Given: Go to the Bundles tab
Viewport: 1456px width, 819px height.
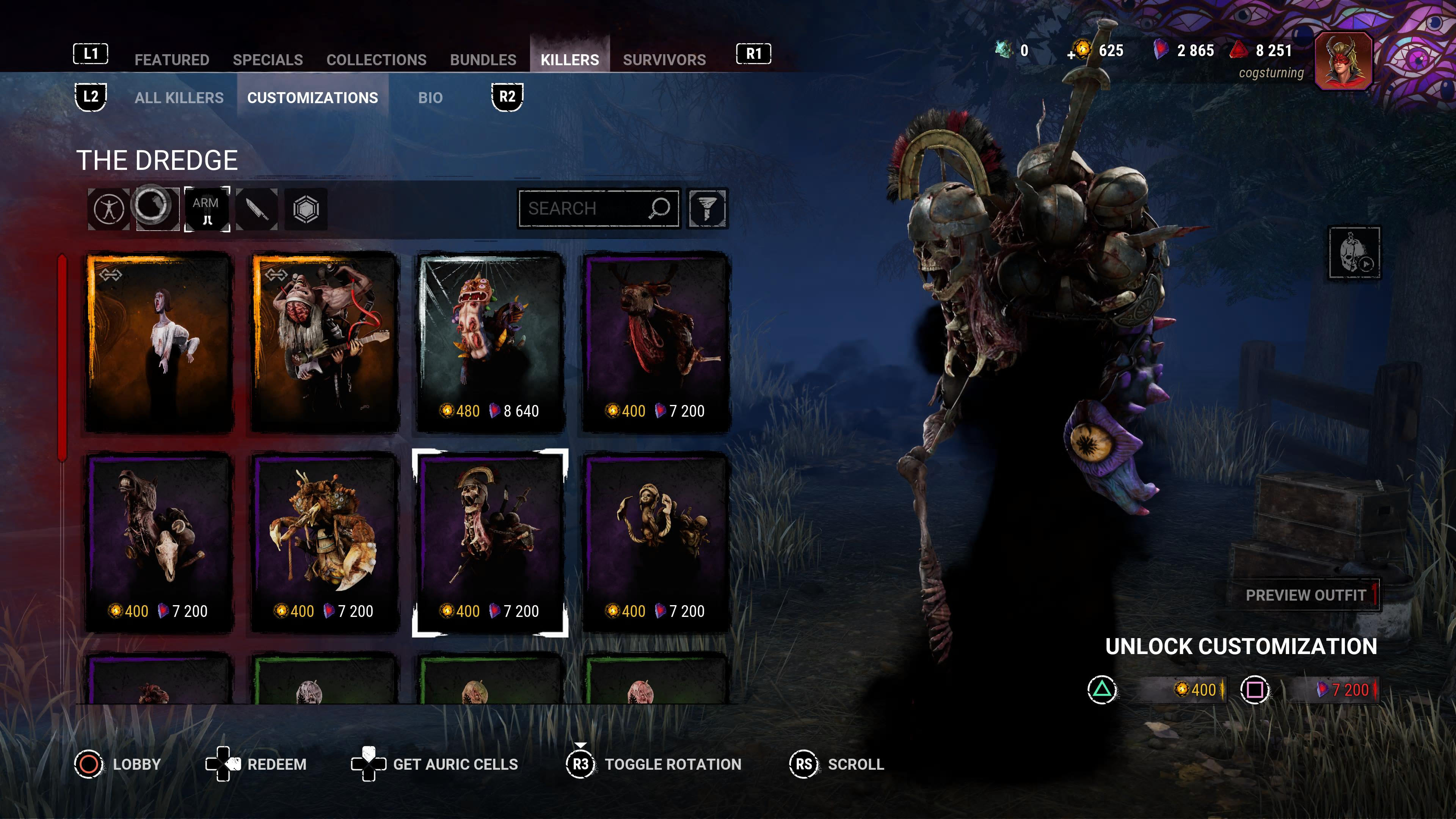Looking at the screenshot, I should pos(483,60).
